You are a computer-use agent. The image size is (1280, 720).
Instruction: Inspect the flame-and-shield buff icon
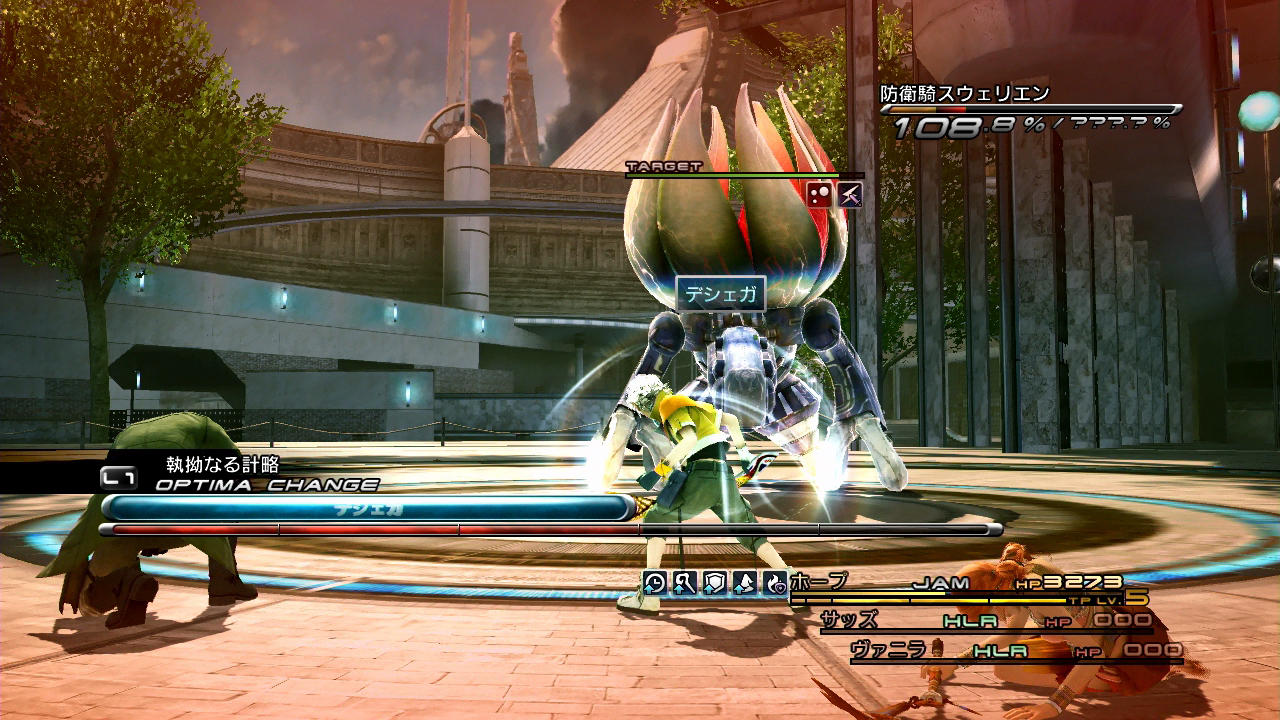(774, 583)
